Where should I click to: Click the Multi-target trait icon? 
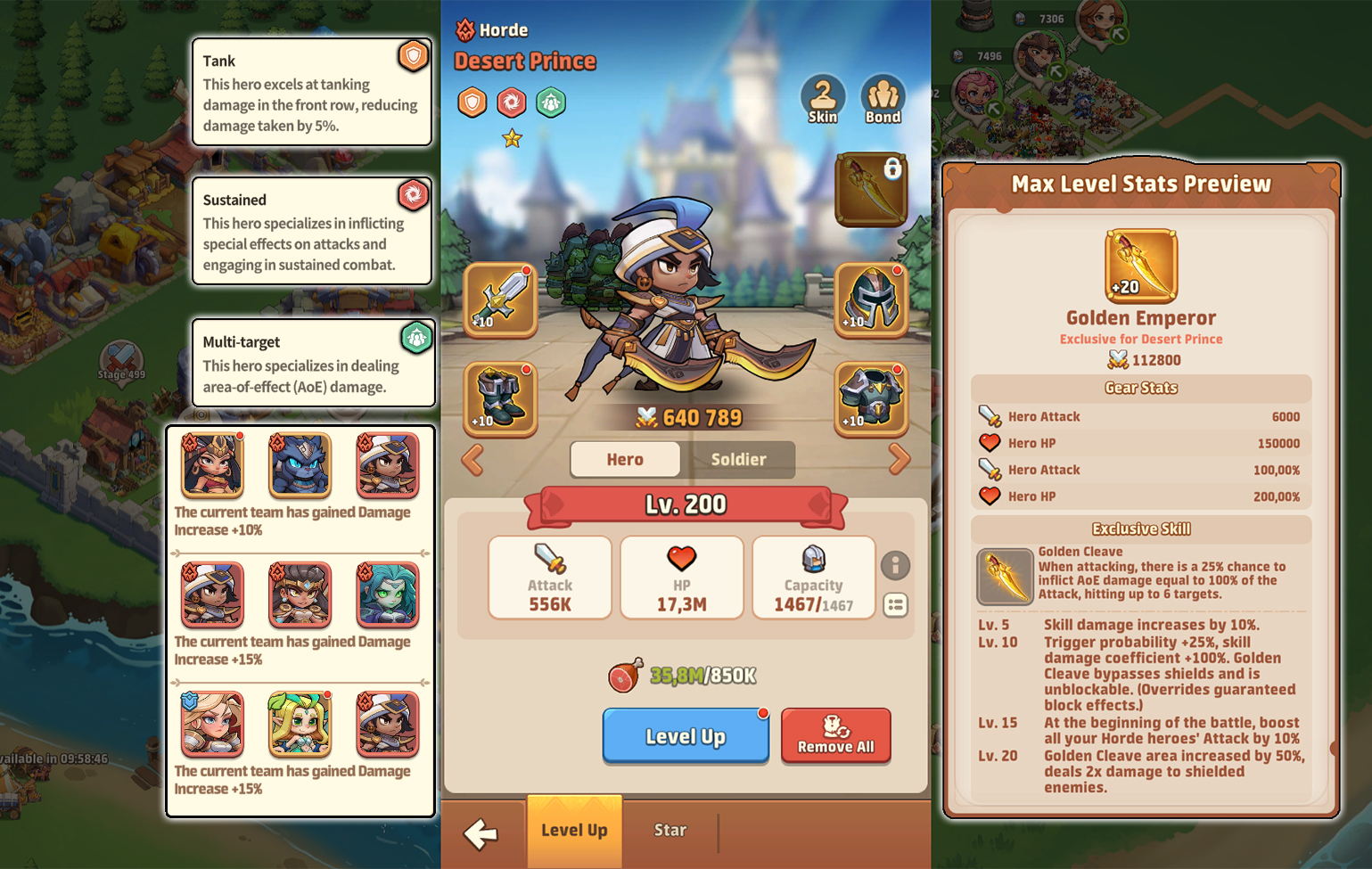tap(416, 339)
